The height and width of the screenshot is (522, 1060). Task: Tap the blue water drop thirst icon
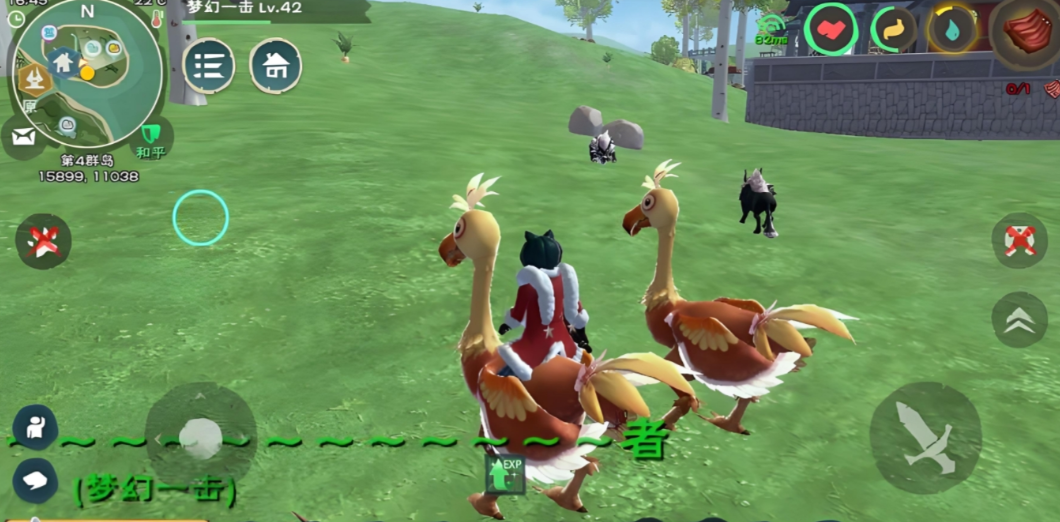pos(951,29)
